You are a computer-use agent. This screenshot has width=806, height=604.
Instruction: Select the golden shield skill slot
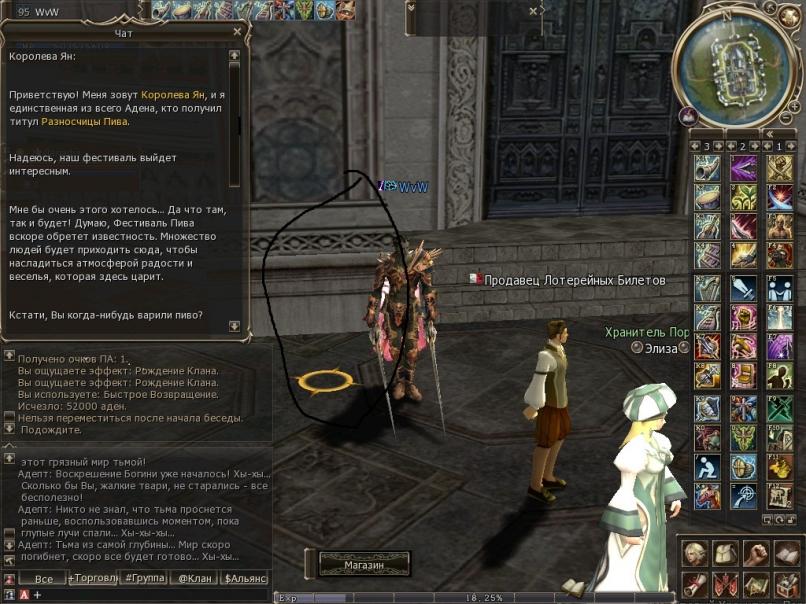click(x=743, y=467)
